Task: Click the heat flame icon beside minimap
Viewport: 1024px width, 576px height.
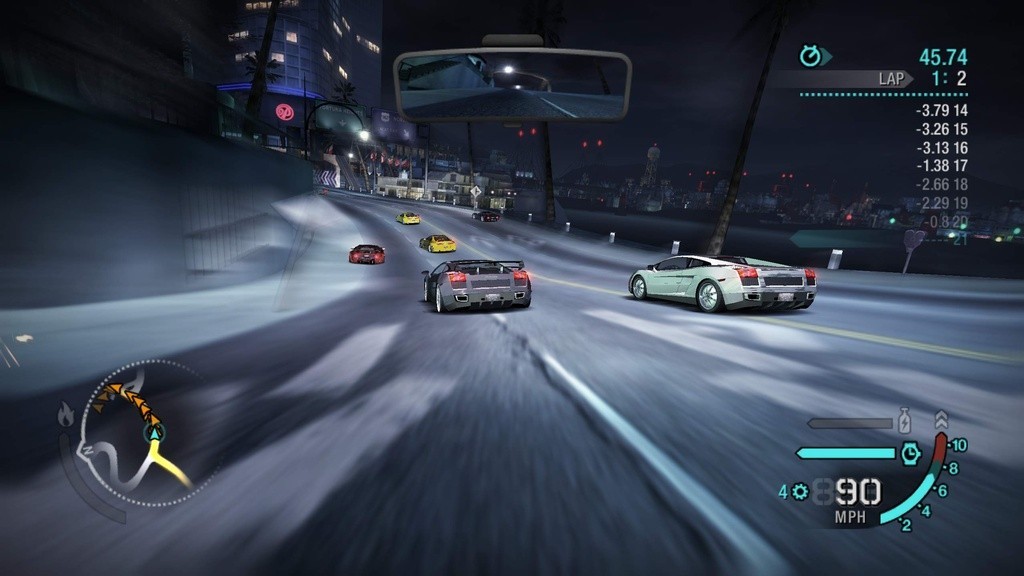Action: point(66,413)
